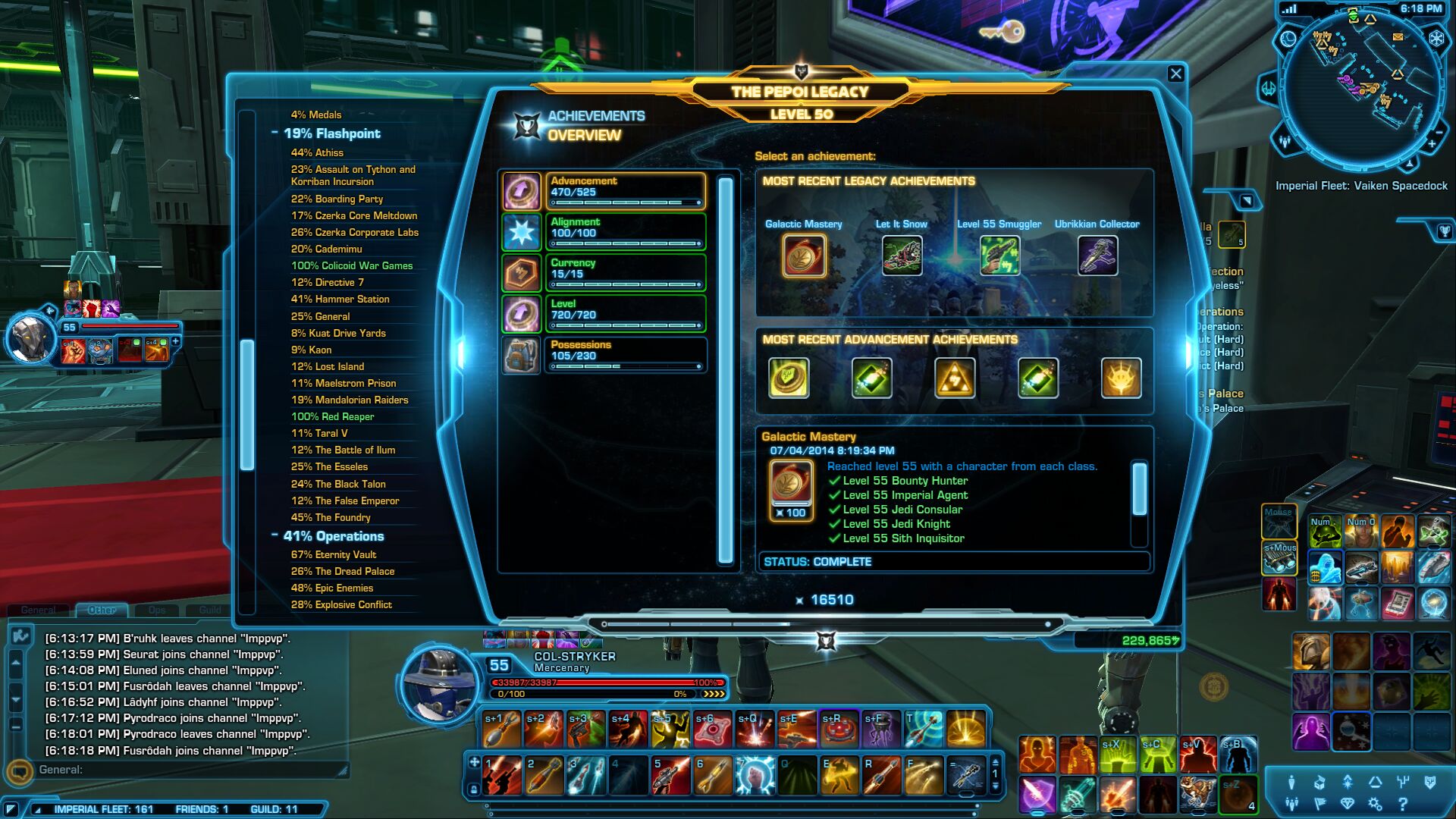Open the Alignment achievement category
Viewport: 1456px width, 819px height.
[625, 232]
